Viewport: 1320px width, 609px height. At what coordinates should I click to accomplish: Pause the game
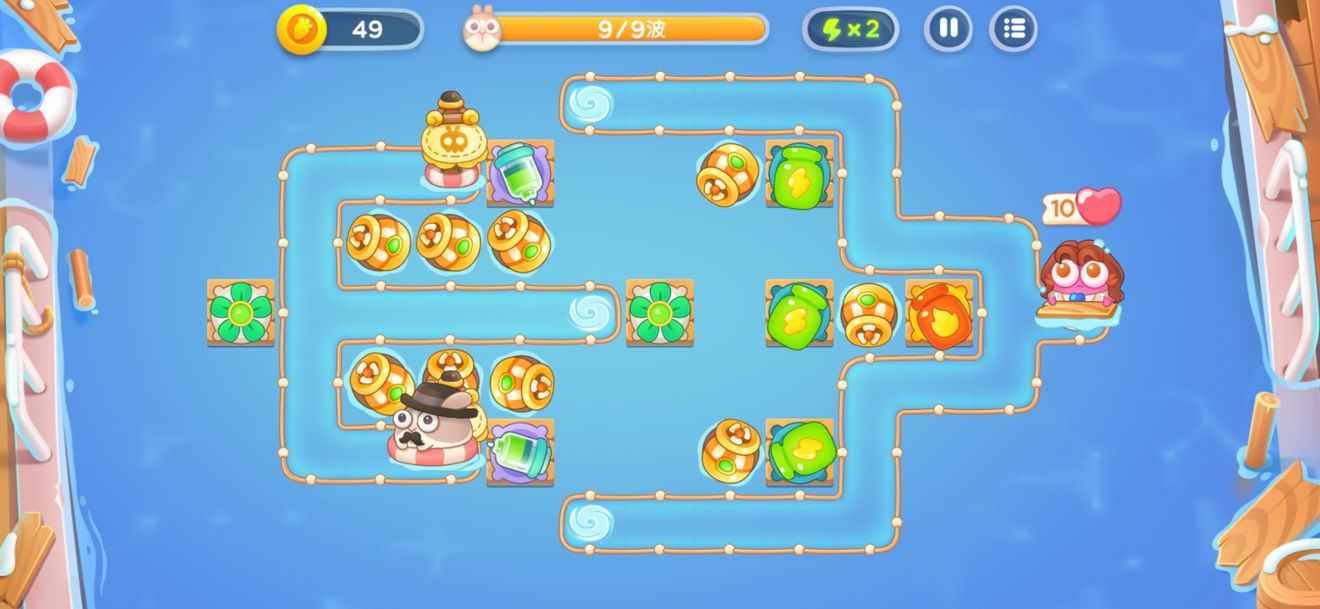(x=947, y=29)
